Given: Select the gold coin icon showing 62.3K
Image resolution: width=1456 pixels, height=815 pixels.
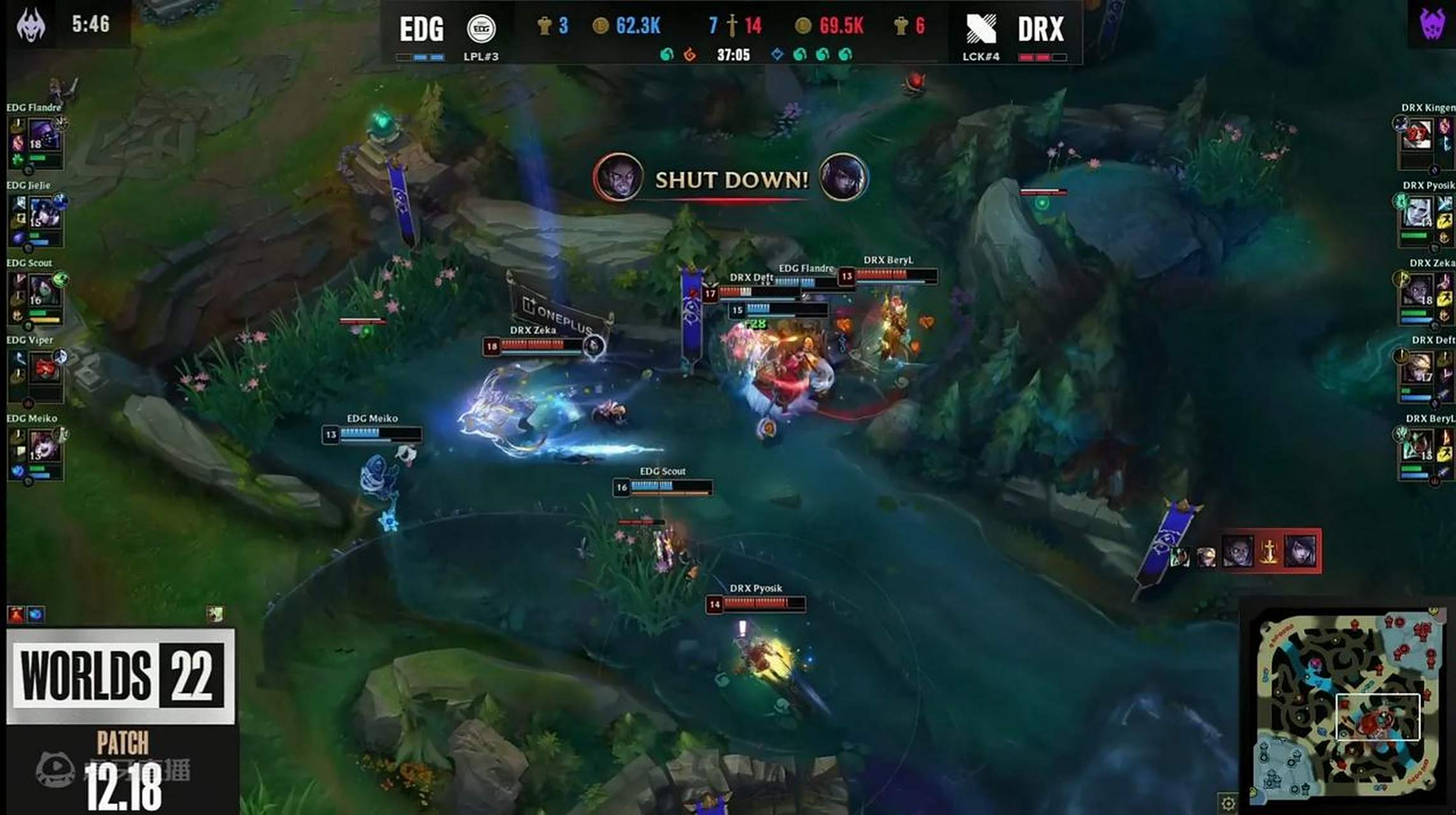Looking at the screenshot, I should [x=602, y=25].
